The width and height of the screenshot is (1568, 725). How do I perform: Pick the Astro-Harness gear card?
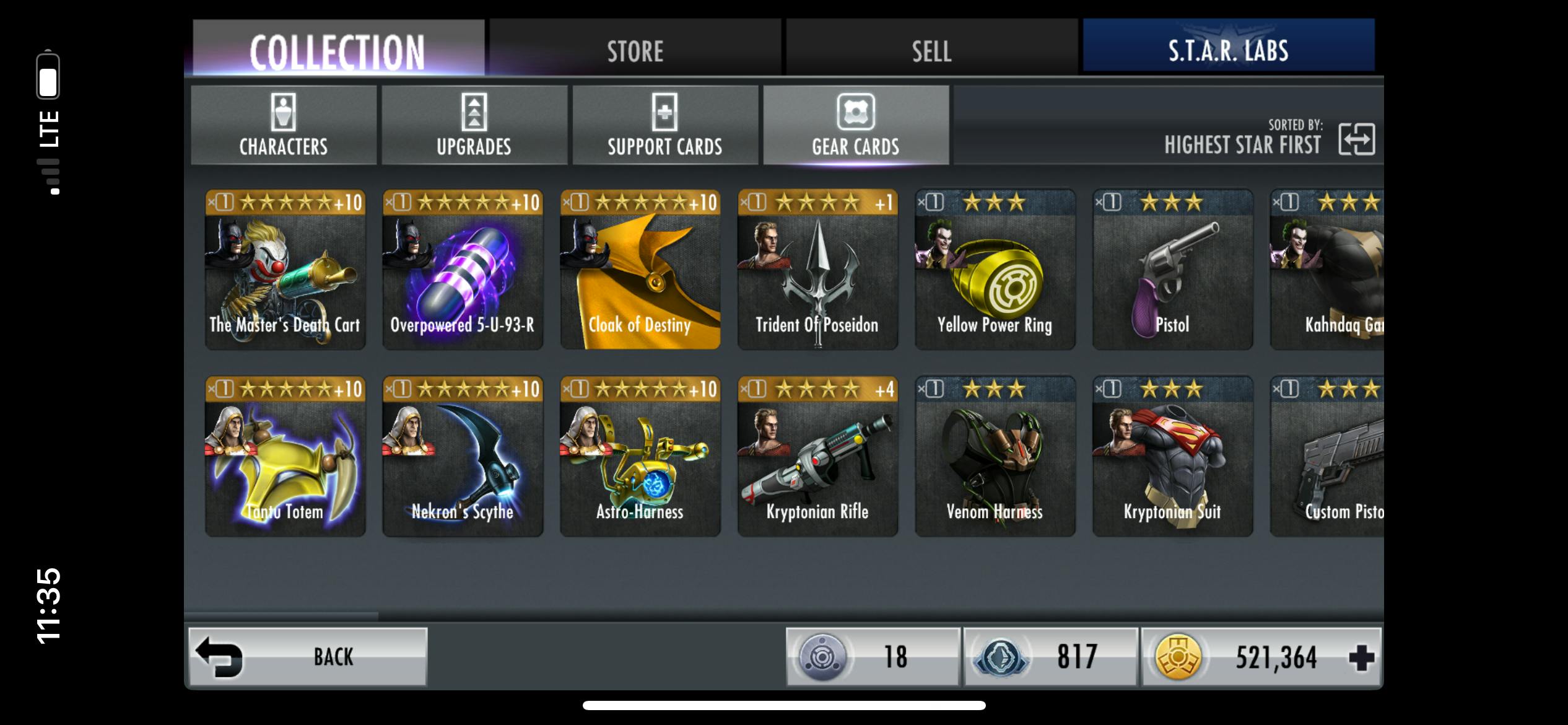[640, 456]
